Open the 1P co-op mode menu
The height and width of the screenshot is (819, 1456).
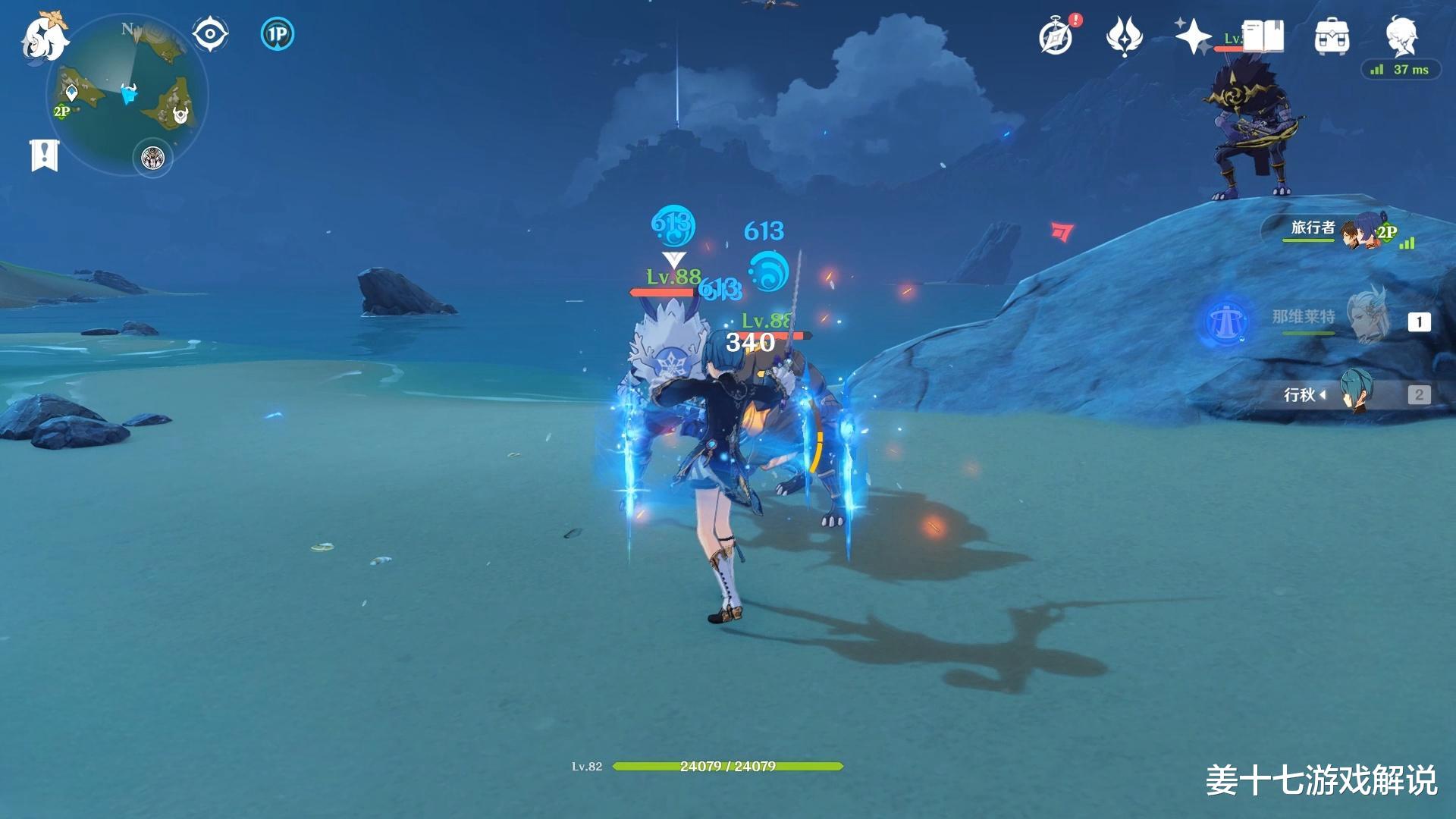tap(277, 34)
